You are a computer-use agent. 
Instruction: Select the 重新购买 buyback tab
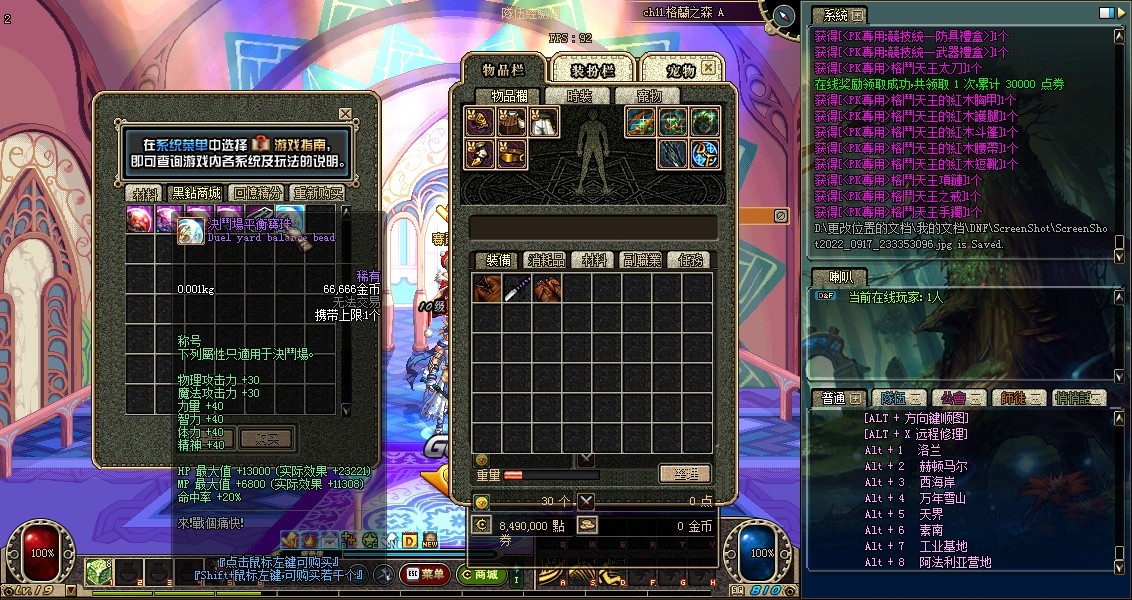coord(317,193)
